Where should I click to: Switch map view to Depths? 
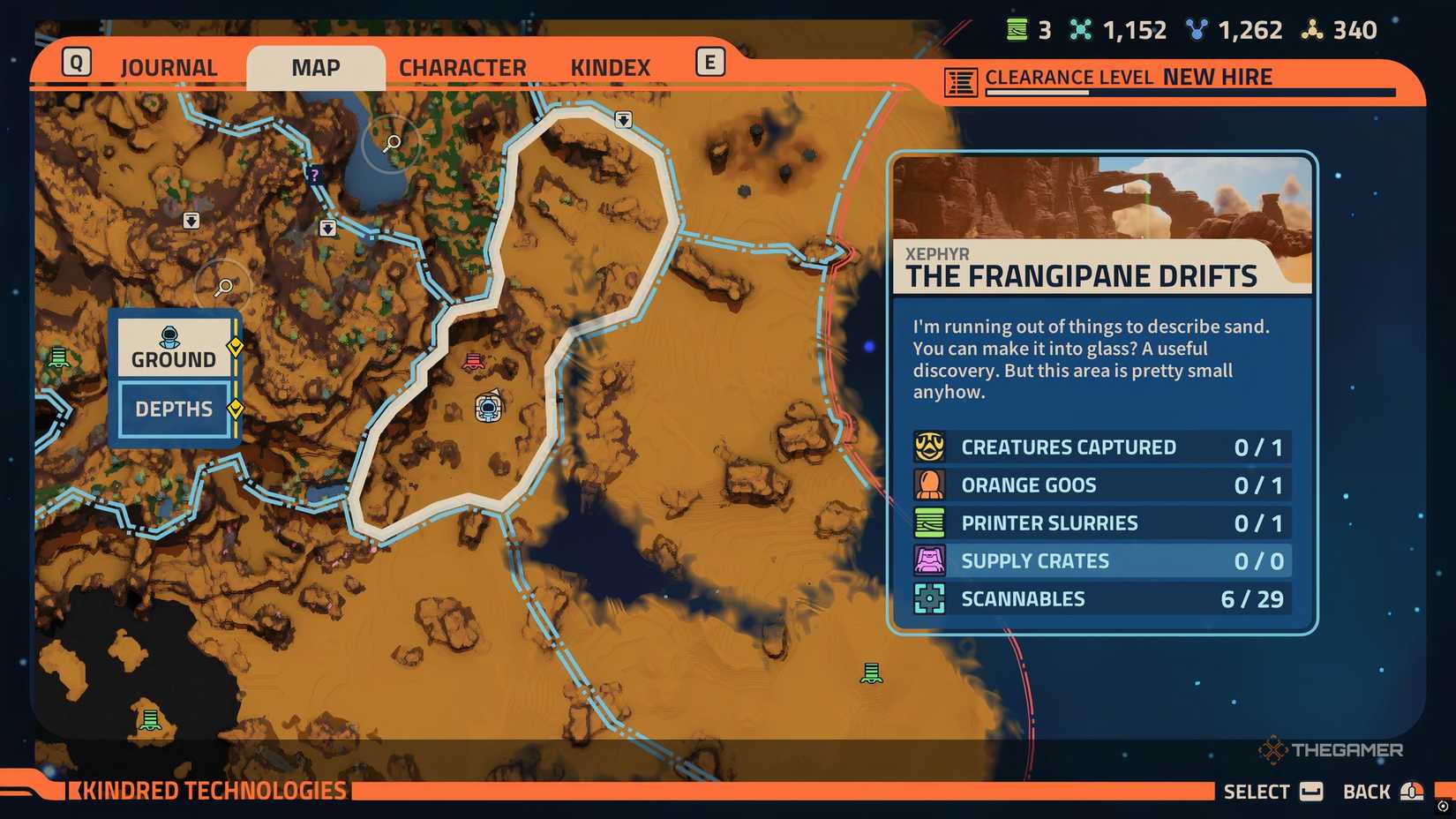point(173,409)
